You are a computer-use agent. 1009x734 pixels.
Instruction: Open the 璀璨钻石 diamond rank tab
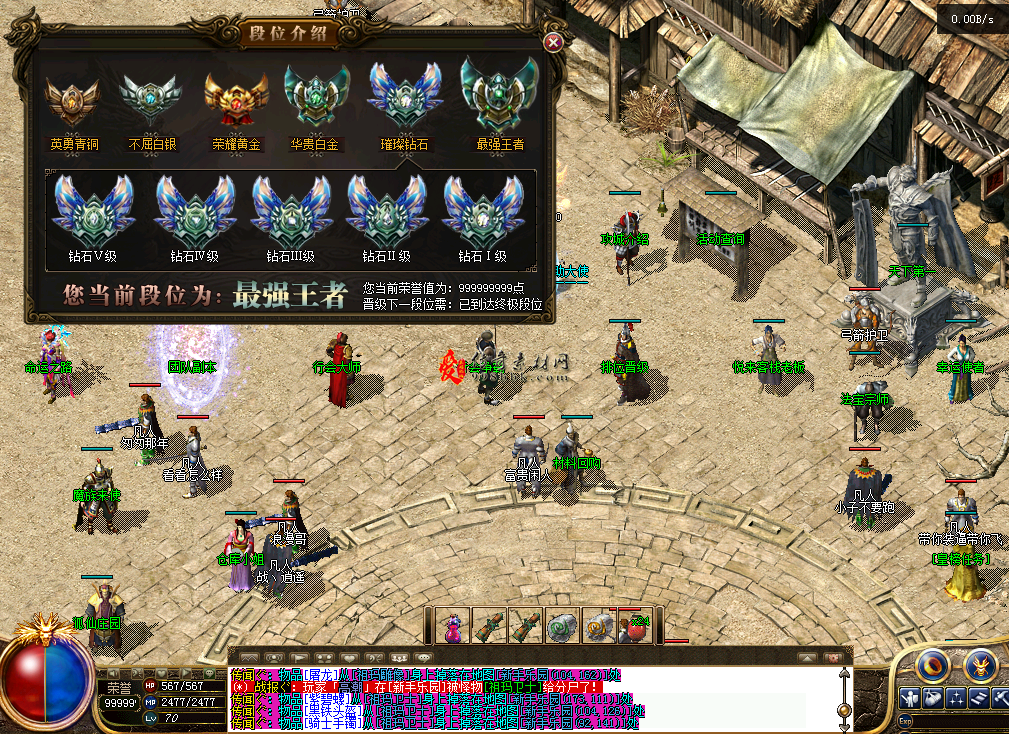click(404, 98)
